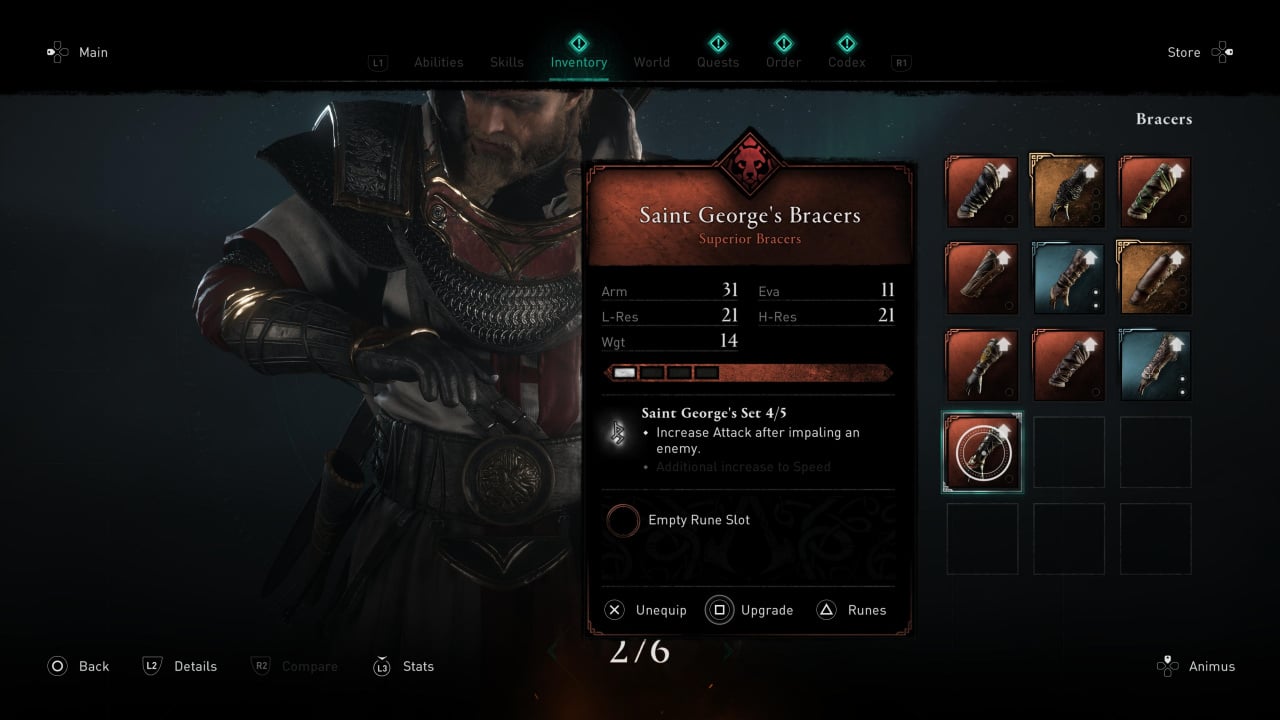1280x720 pixels.
Task: Go to the World tab
Action: (651, 62)
